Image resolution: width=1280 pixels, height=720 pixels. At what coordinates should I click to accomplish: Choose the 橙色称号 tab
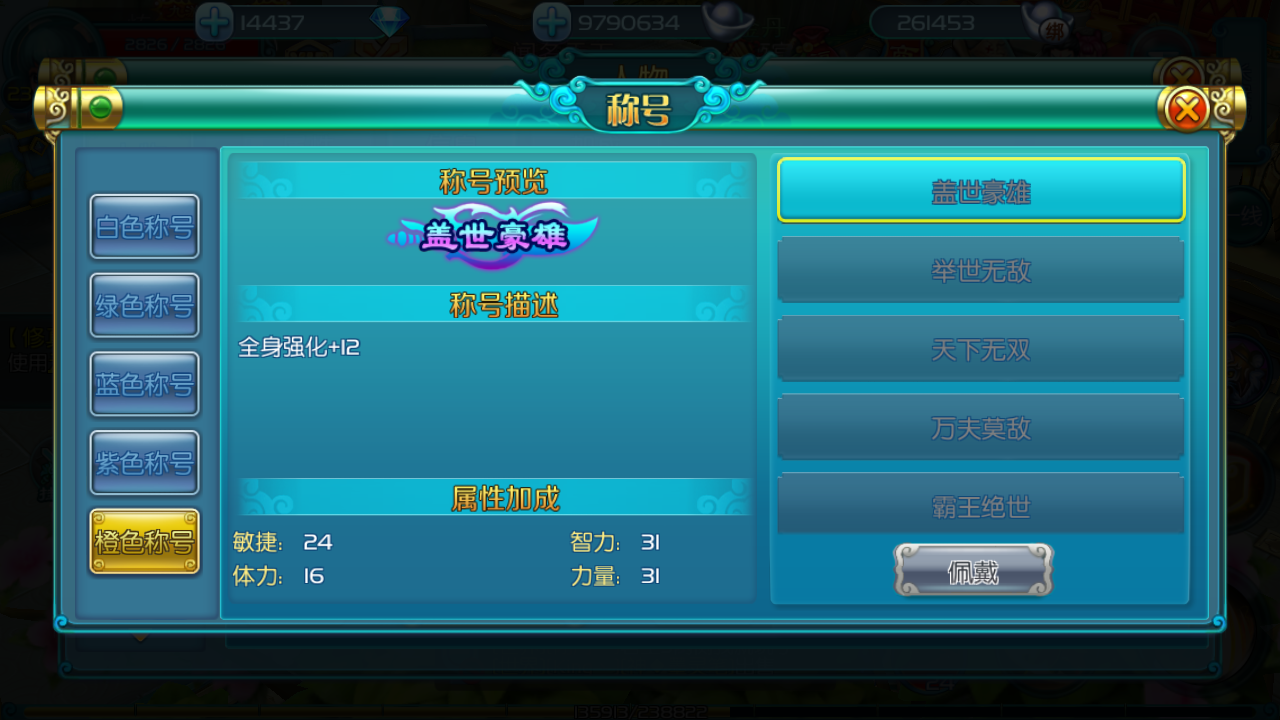point(145,542)
